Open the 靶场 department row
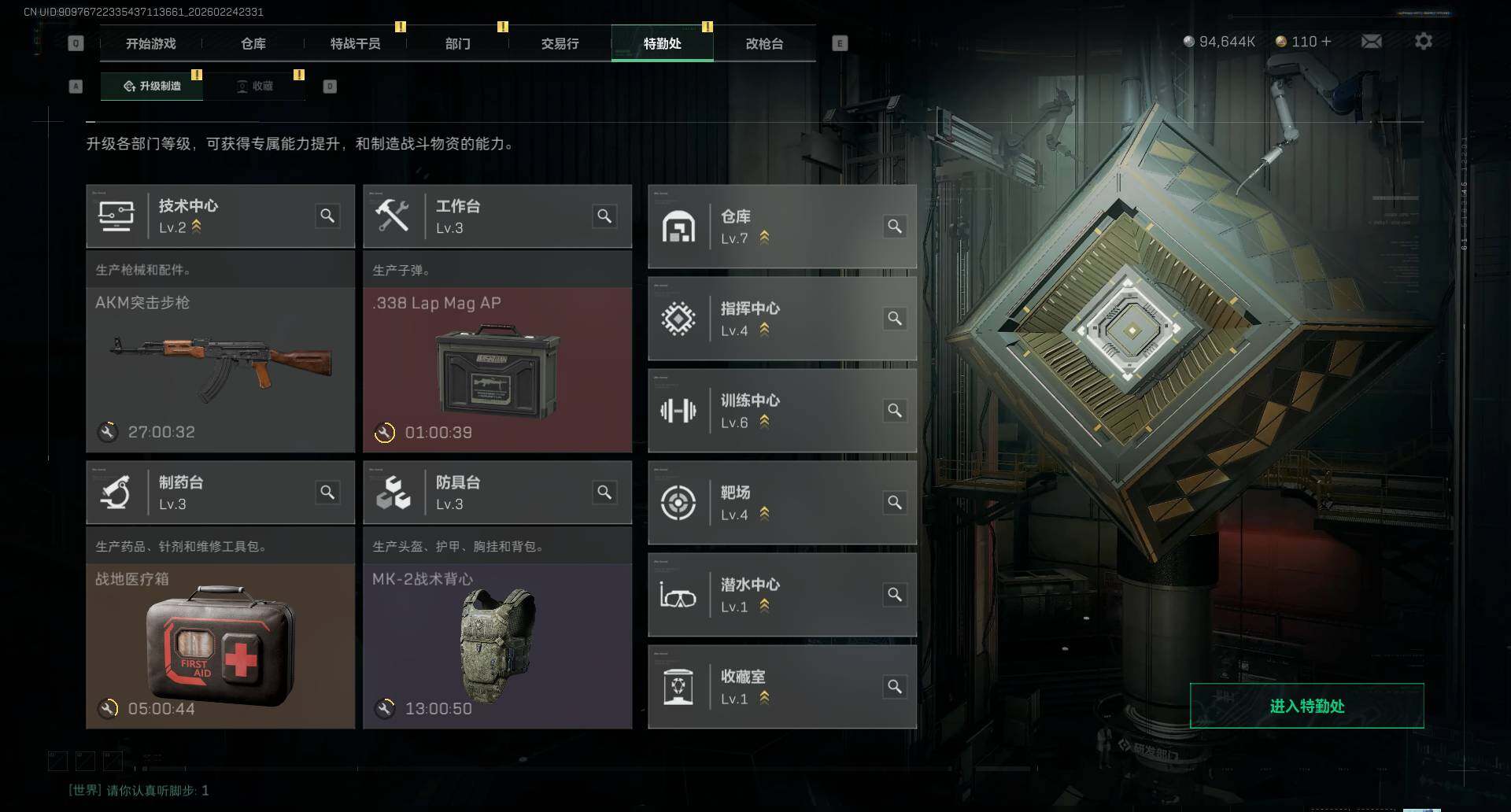 click(x=781, y=503)
